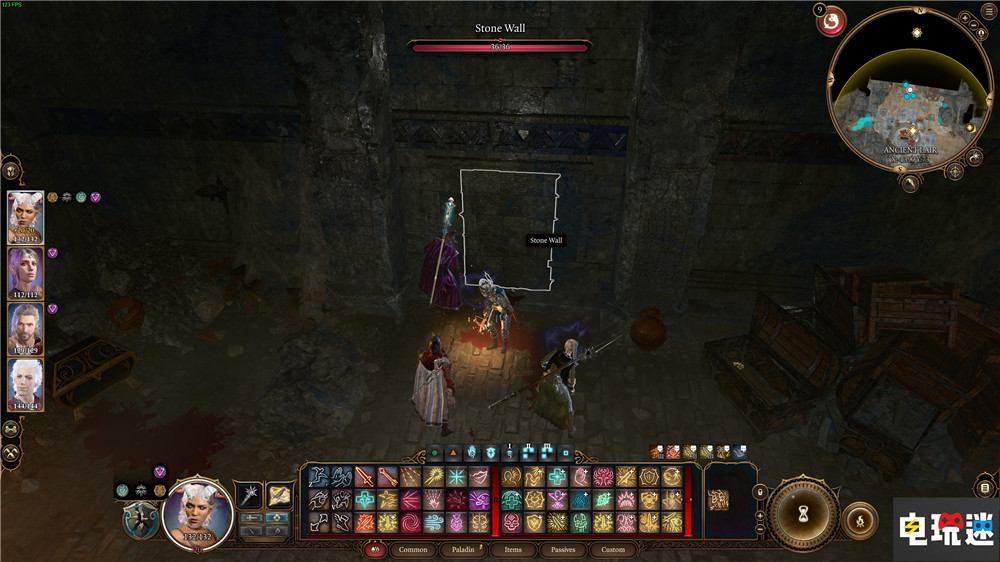Switch to the Paladin hotbar tab
Image resolution: width=1000 pixels, height=562 pixels.
coord(463,549)
